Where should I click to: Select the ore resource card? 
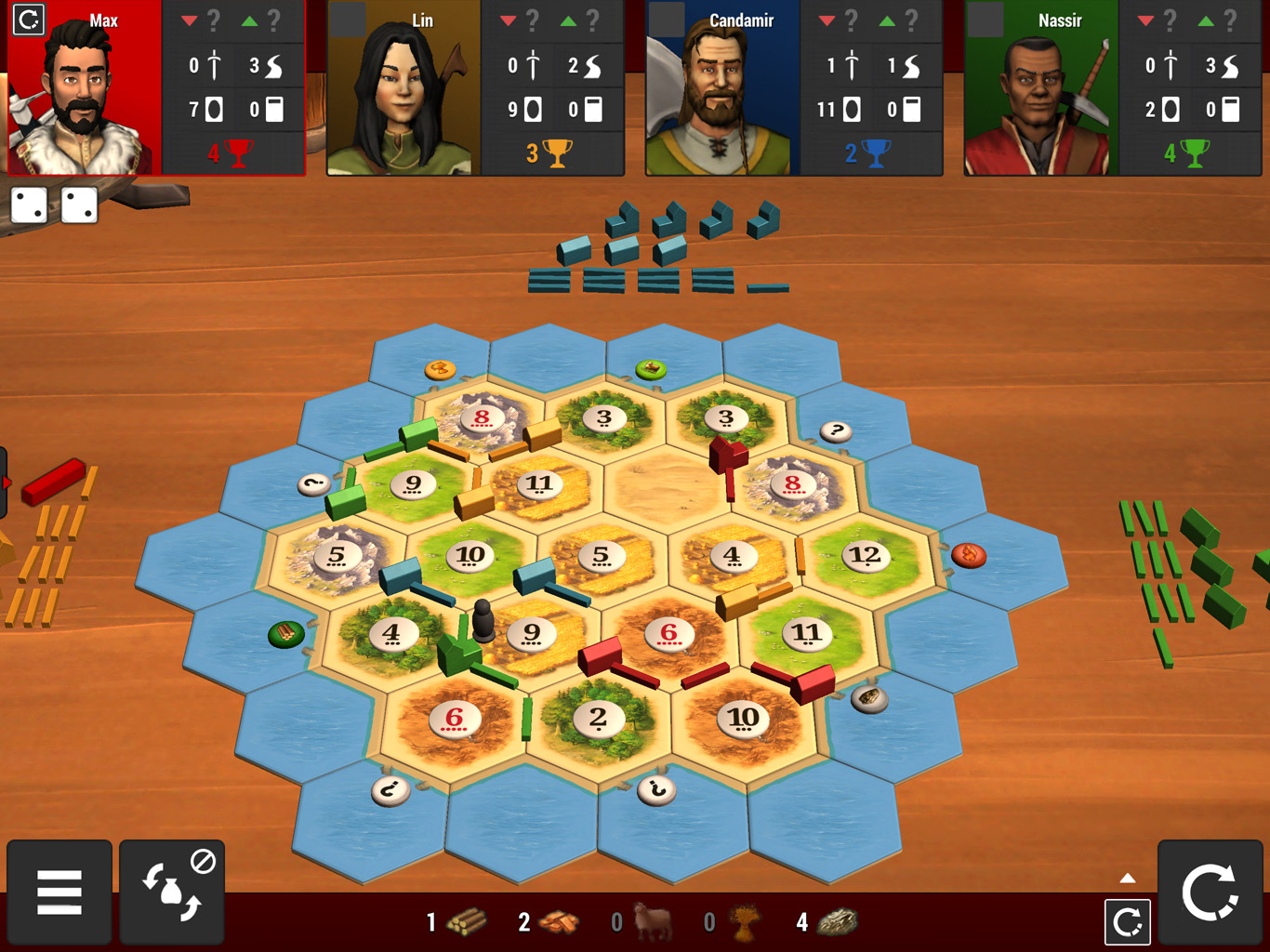point(838,921)
